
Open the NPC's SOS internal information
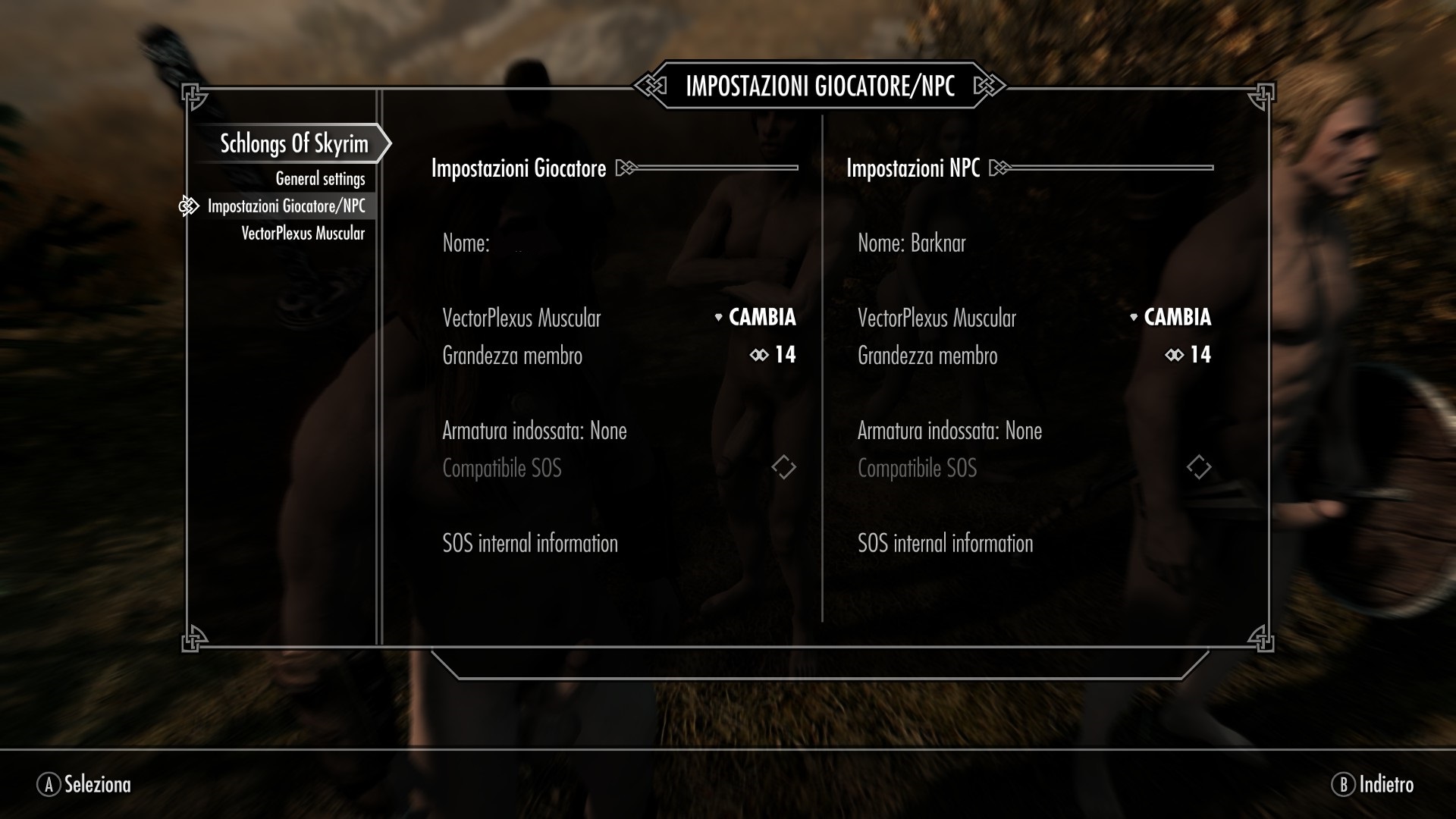coord(945,544)
